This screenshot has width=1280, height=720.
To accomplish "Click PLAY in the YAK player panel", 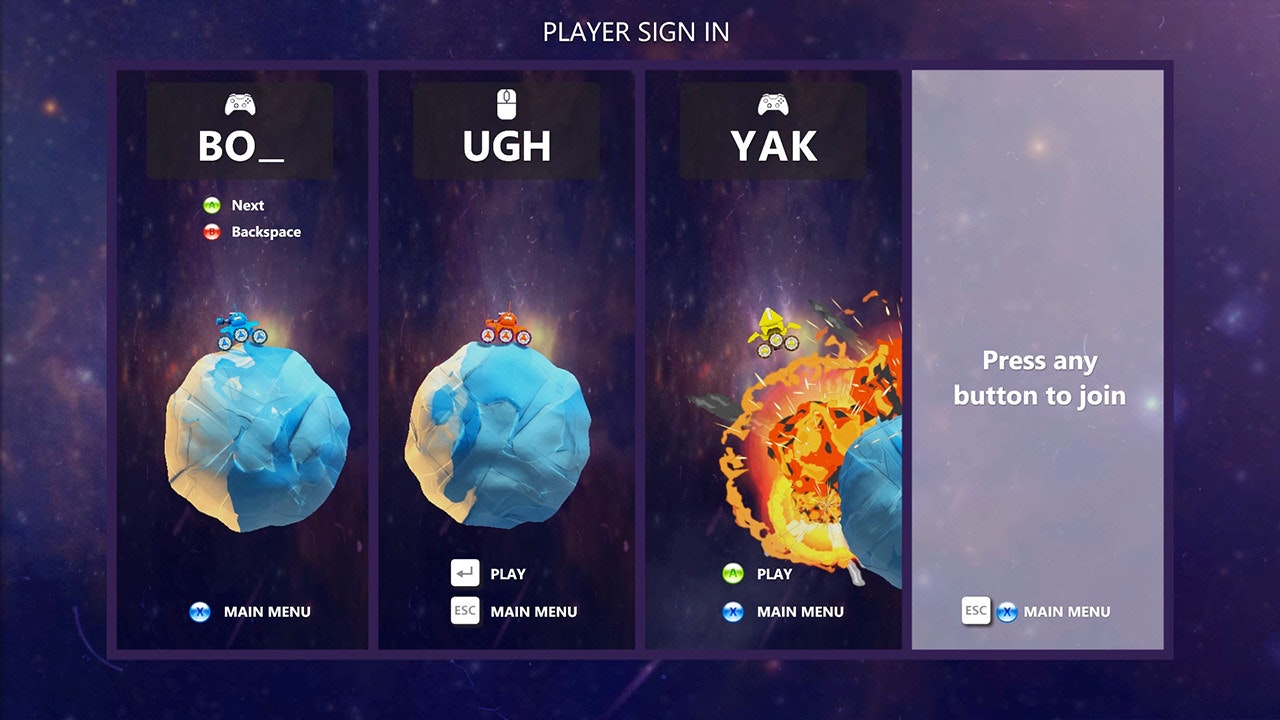I will point(773,574).
